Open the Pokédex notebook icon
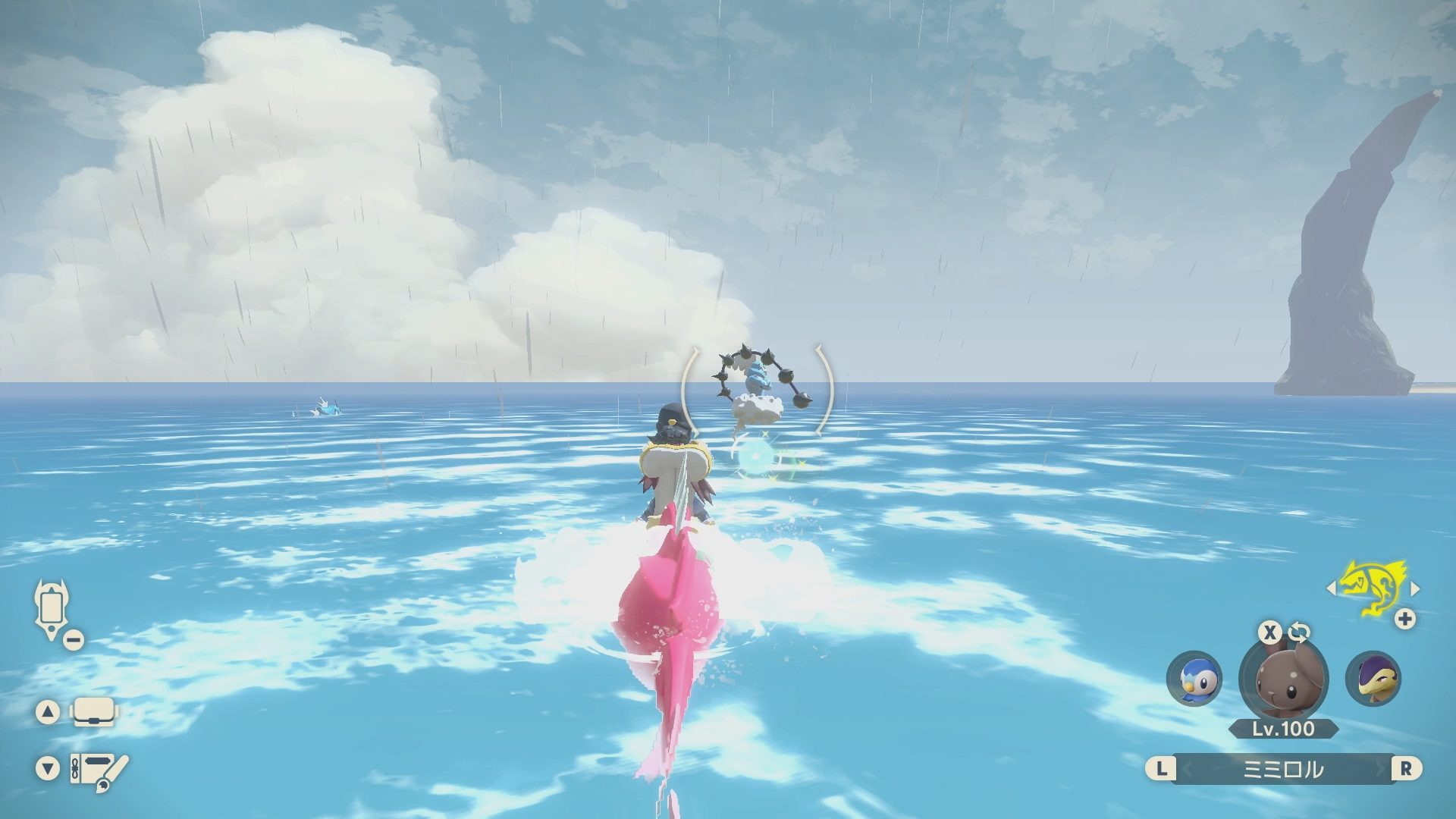 click(x=99, y=770)
